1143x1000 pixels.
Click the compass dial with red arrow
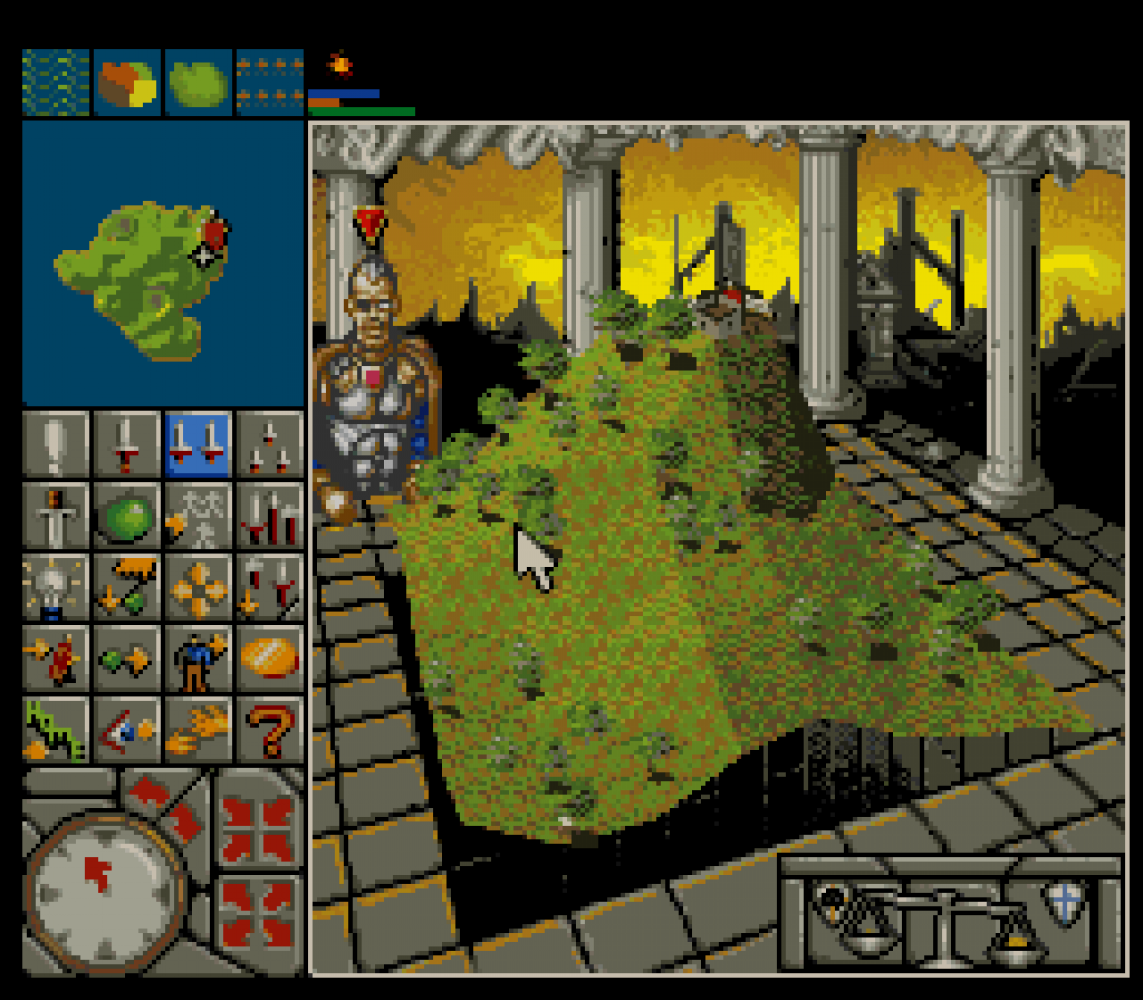(x=104, y=886)
